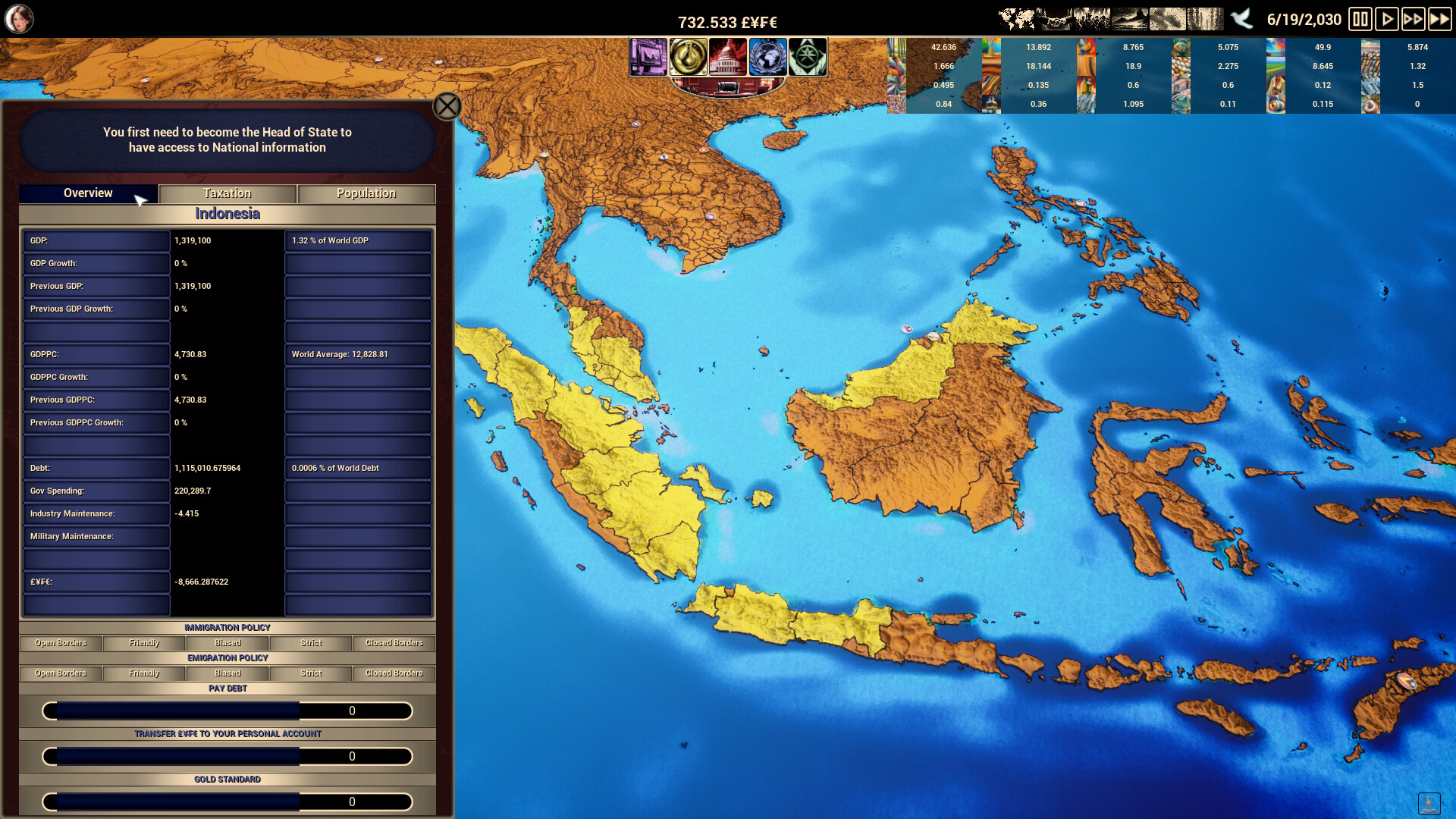Enable Strict immigration policy

tap(309, 643)
